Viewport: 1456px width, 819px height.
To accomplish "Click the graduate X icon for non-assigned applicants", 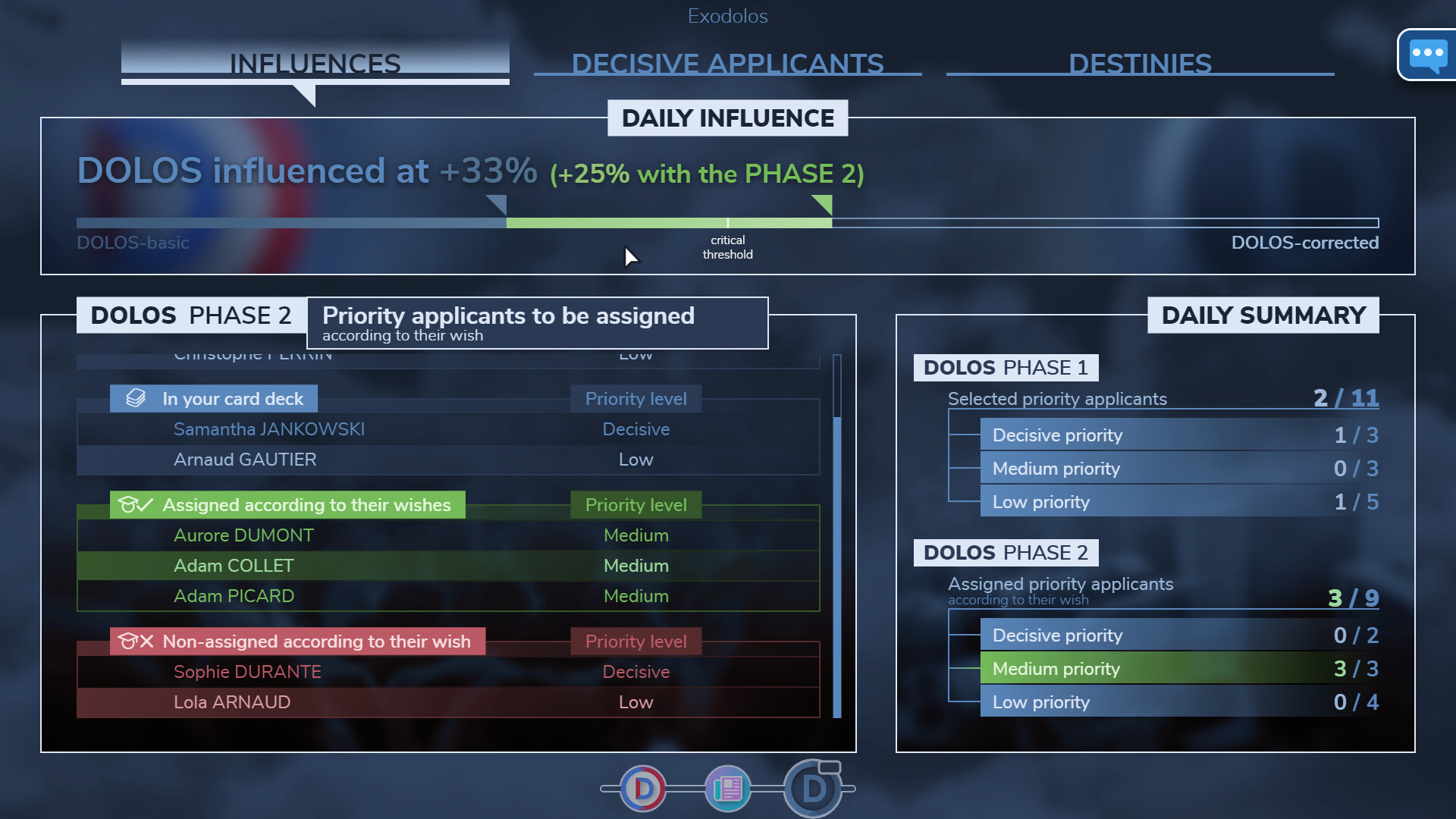I will pos(136,641).
